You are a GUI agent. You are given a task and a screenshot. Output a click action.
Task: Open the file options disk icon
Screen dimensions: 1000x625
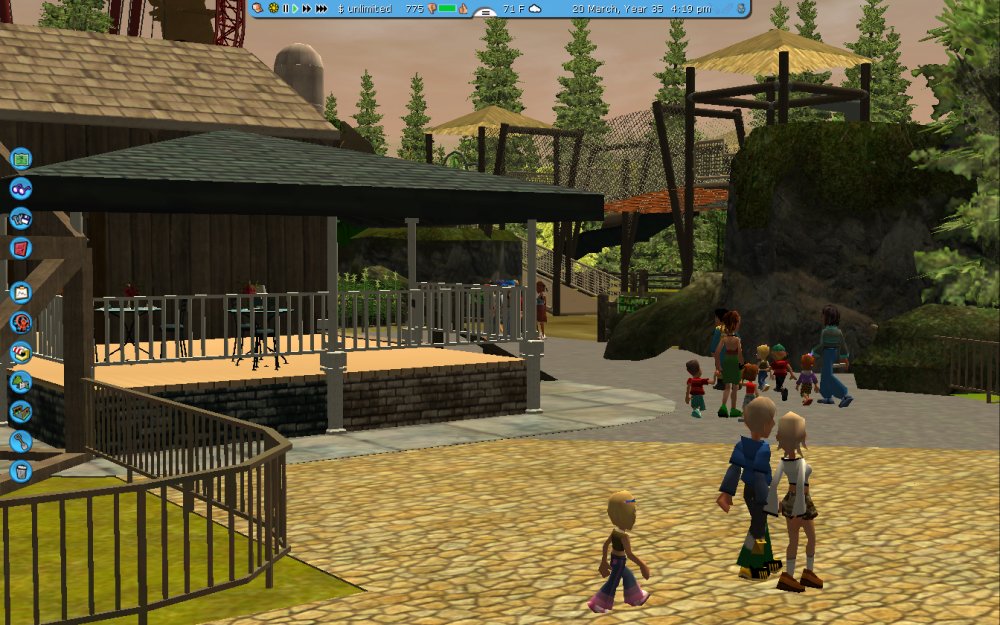pyautogui.click(x=21, y=218)
